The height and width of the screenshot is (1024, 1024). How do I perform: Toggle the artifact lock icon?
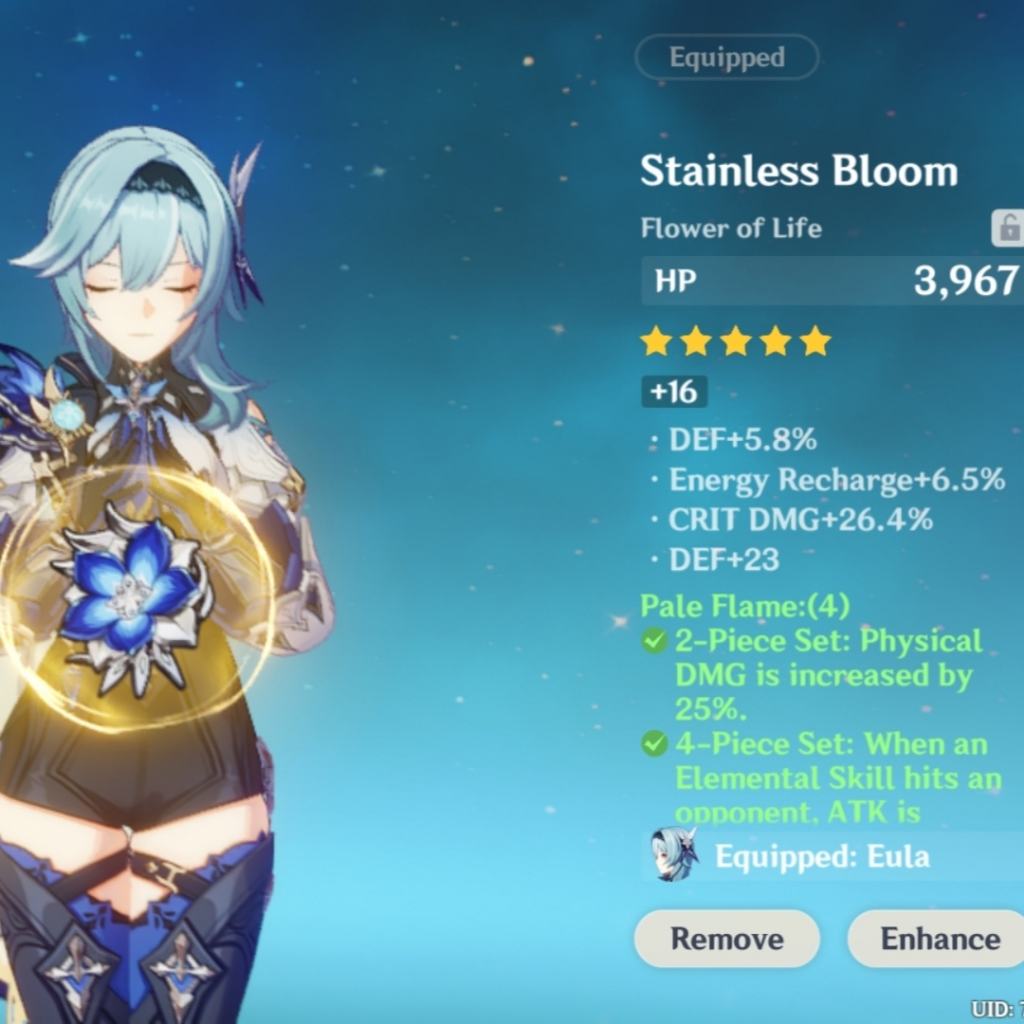[x=1007, y=229]
